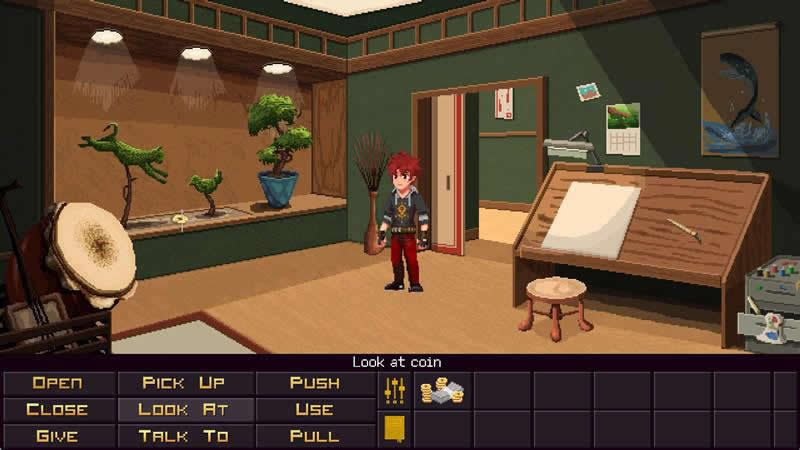
Task: Choose the Pull verb
Action: pos(315,436)
